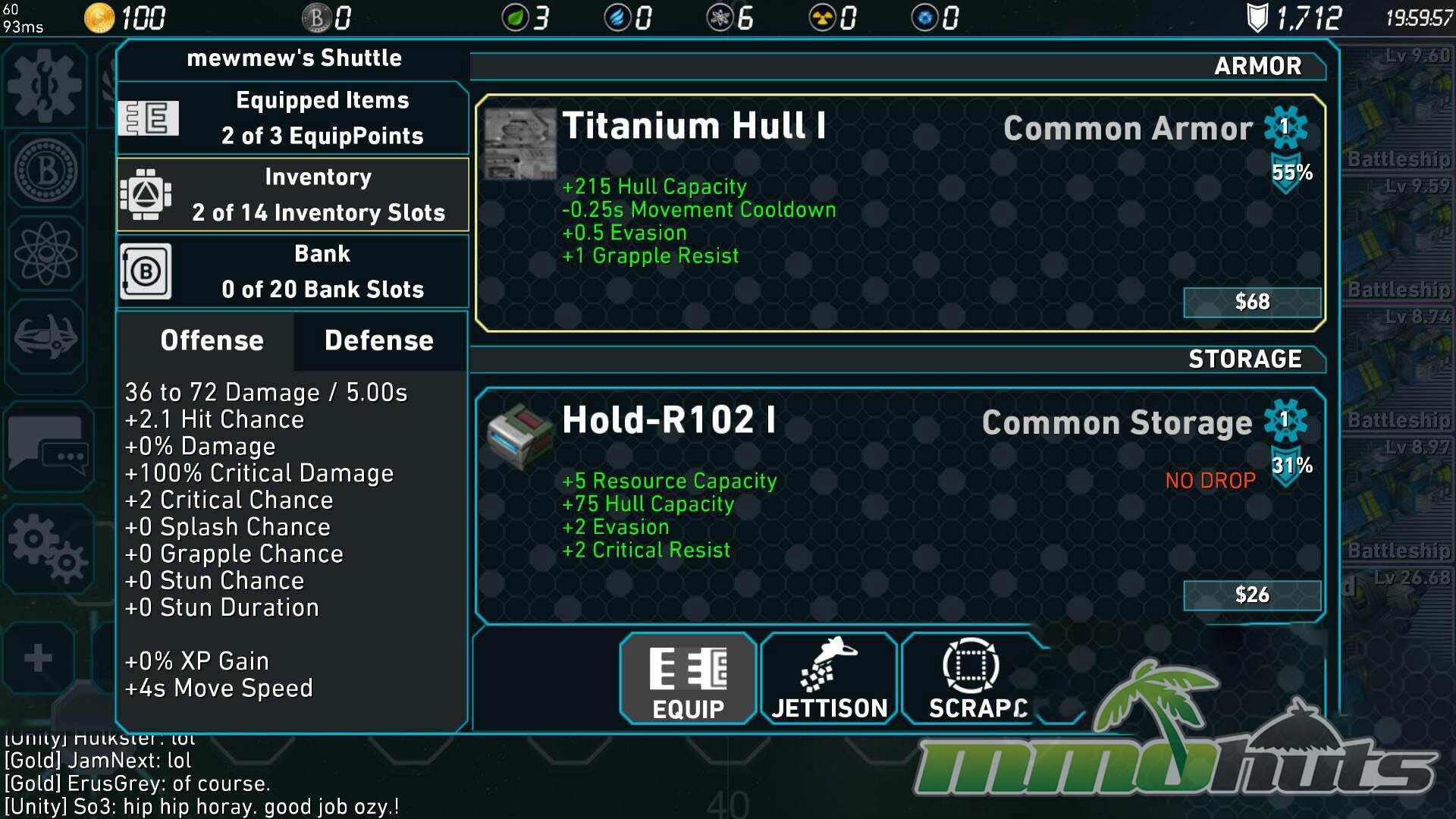This screenshot has width=1456, height=819.
Task: Switch to the Offense stats tab
Action: [212, 340]
